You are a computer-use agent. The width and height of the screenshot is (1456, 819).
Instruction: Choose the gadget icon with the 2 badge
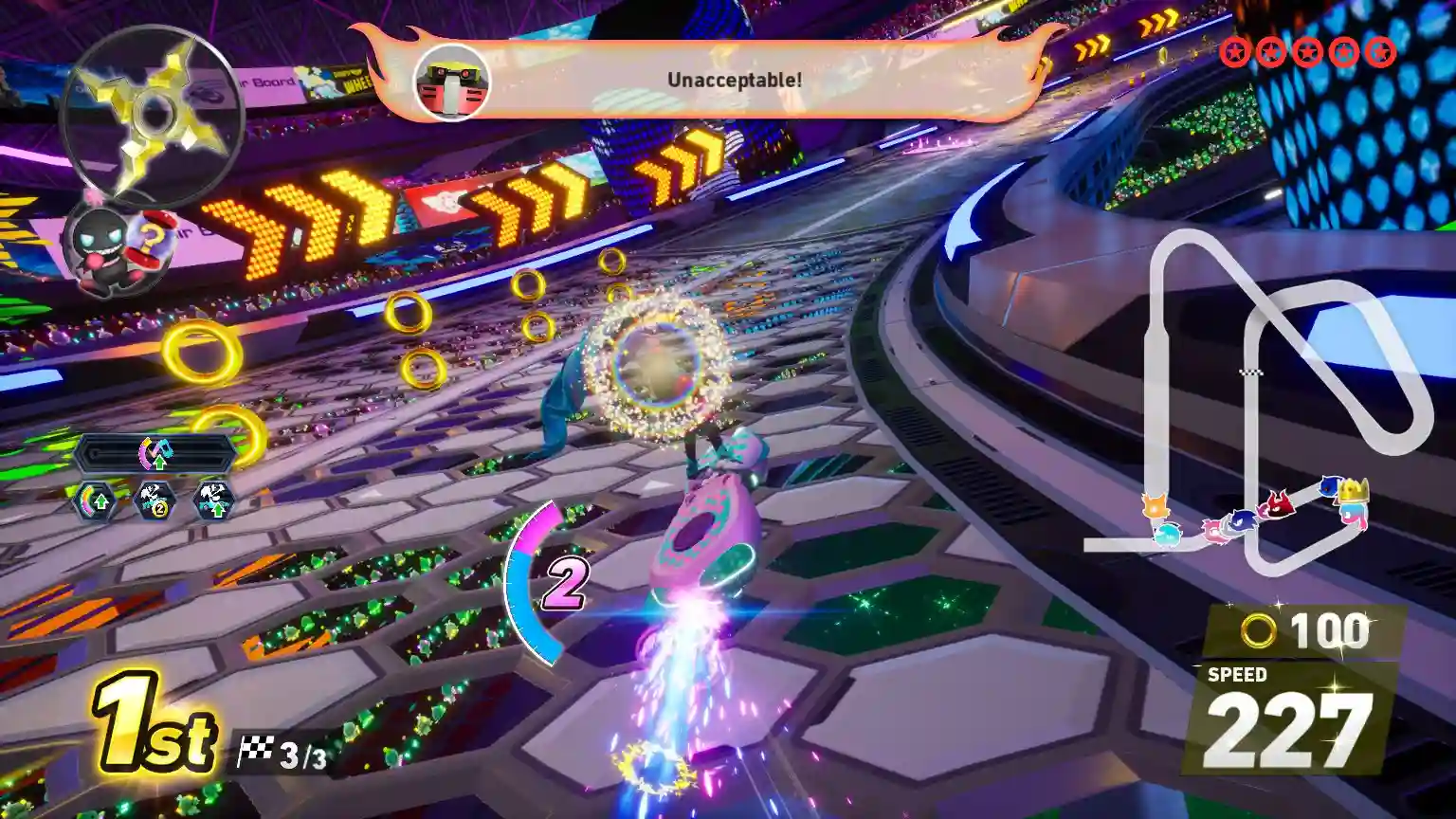click(x=155, y=500)
